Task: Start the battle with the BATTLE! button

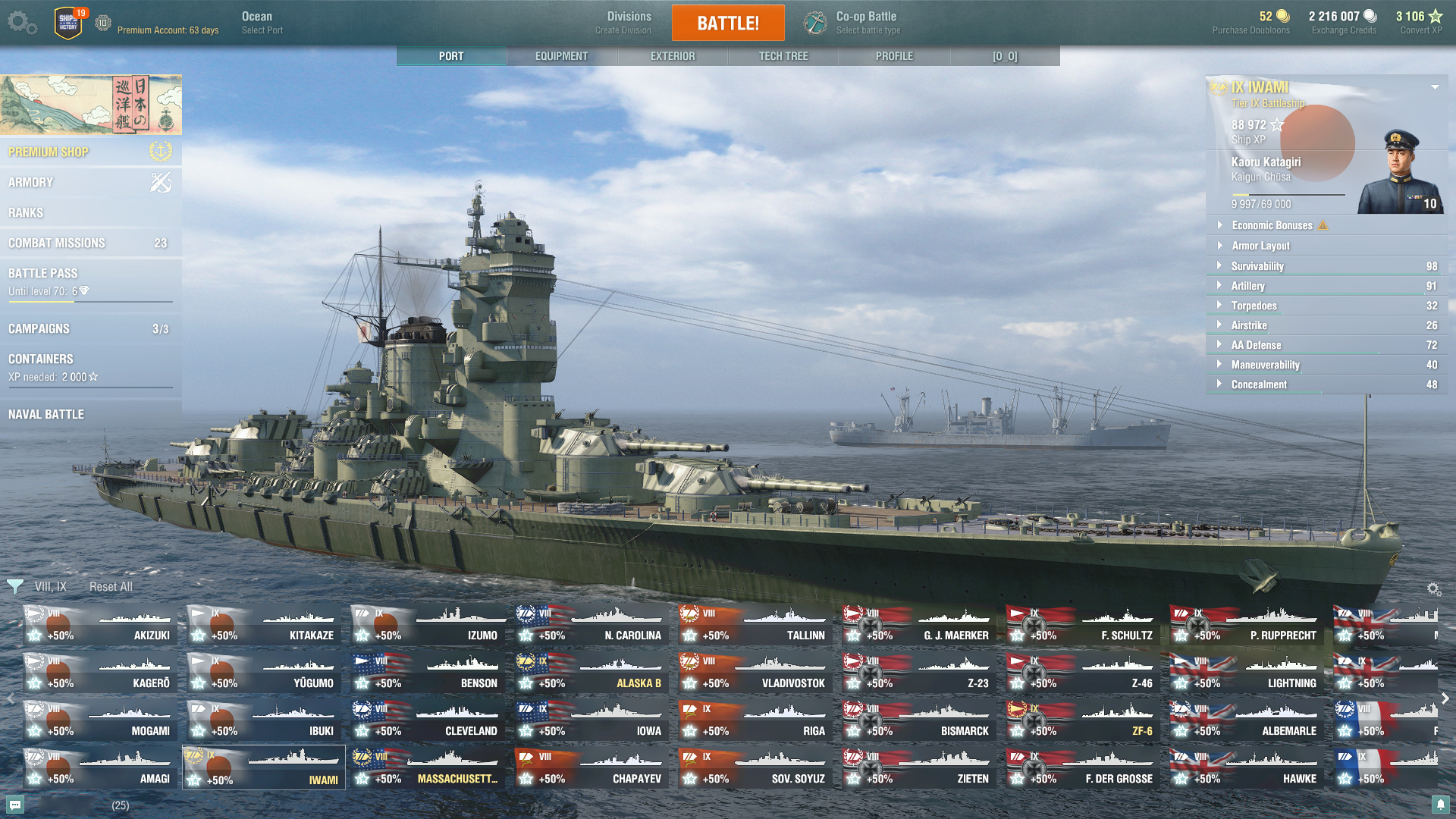Action: 728,23
